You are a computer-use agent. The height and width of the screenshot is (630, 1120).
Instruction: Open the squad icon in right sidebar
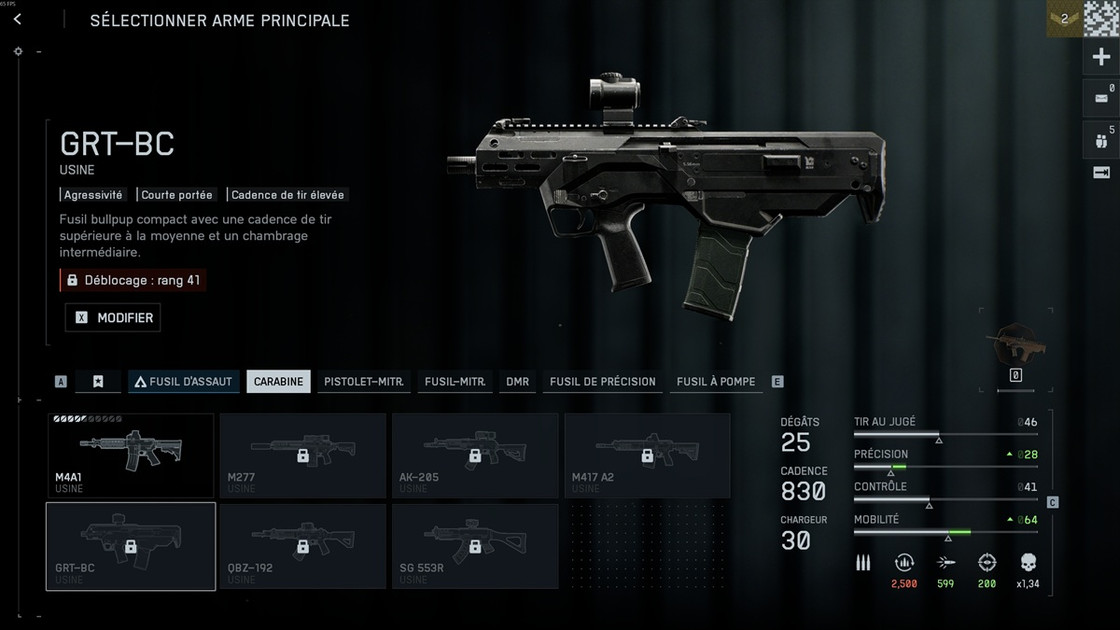(1101, 139)
